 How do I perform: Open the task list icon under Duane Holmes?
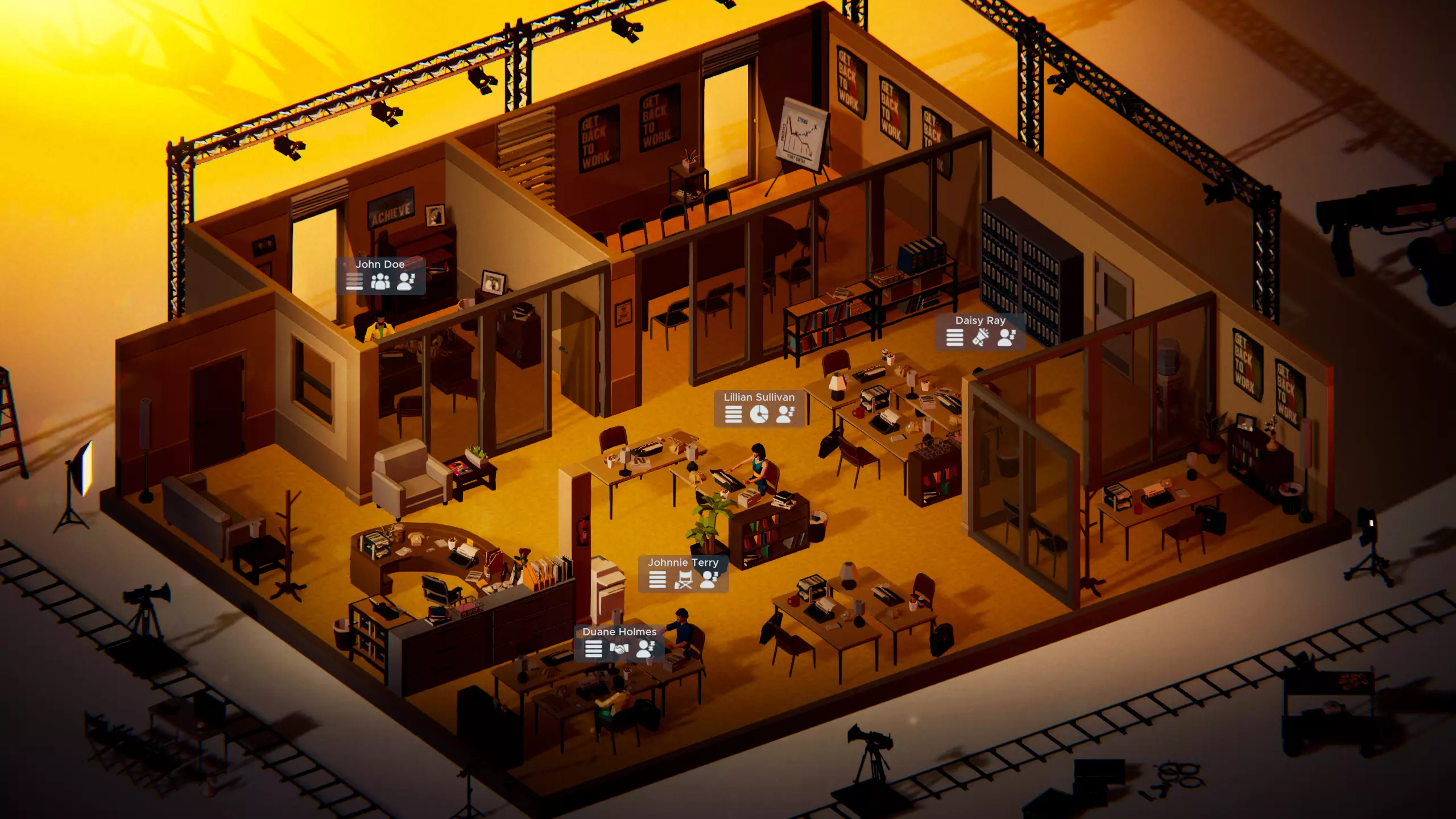click(x=593, y=649)
